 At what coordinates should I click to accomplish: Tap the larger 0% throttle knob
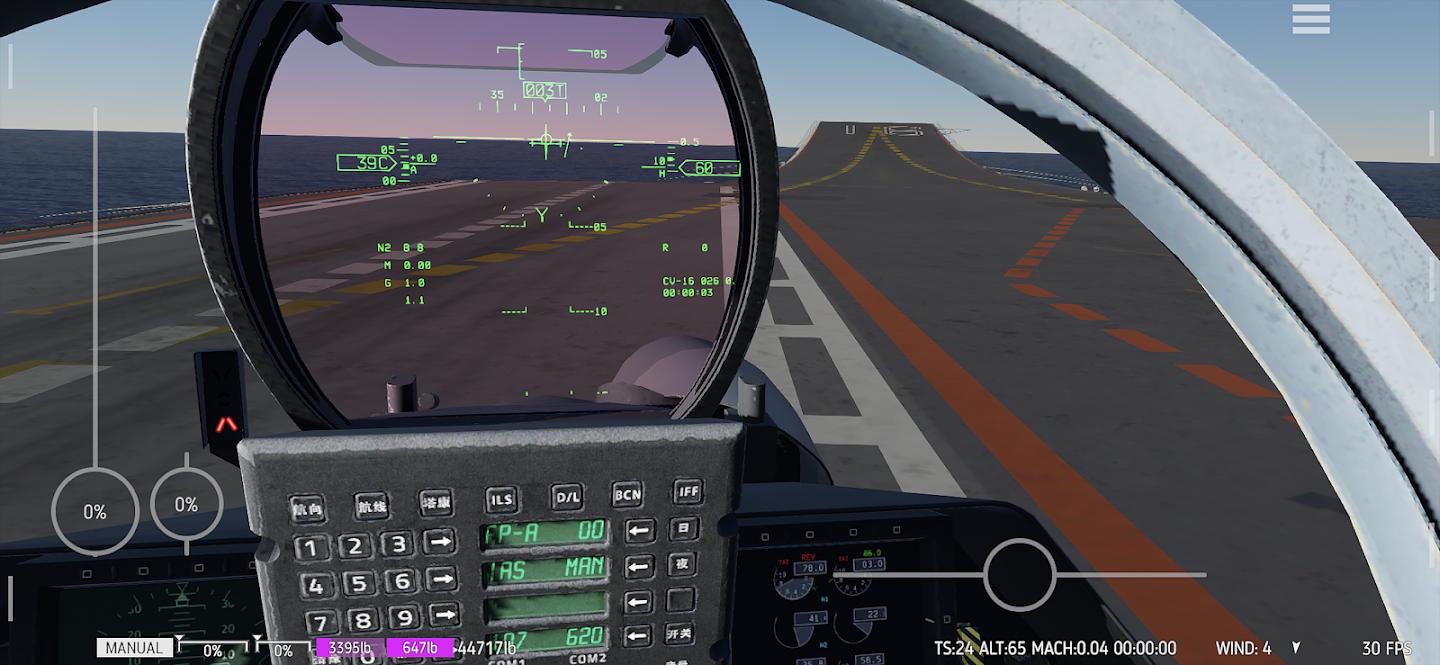pyautogui.click(x=94, y=512)
